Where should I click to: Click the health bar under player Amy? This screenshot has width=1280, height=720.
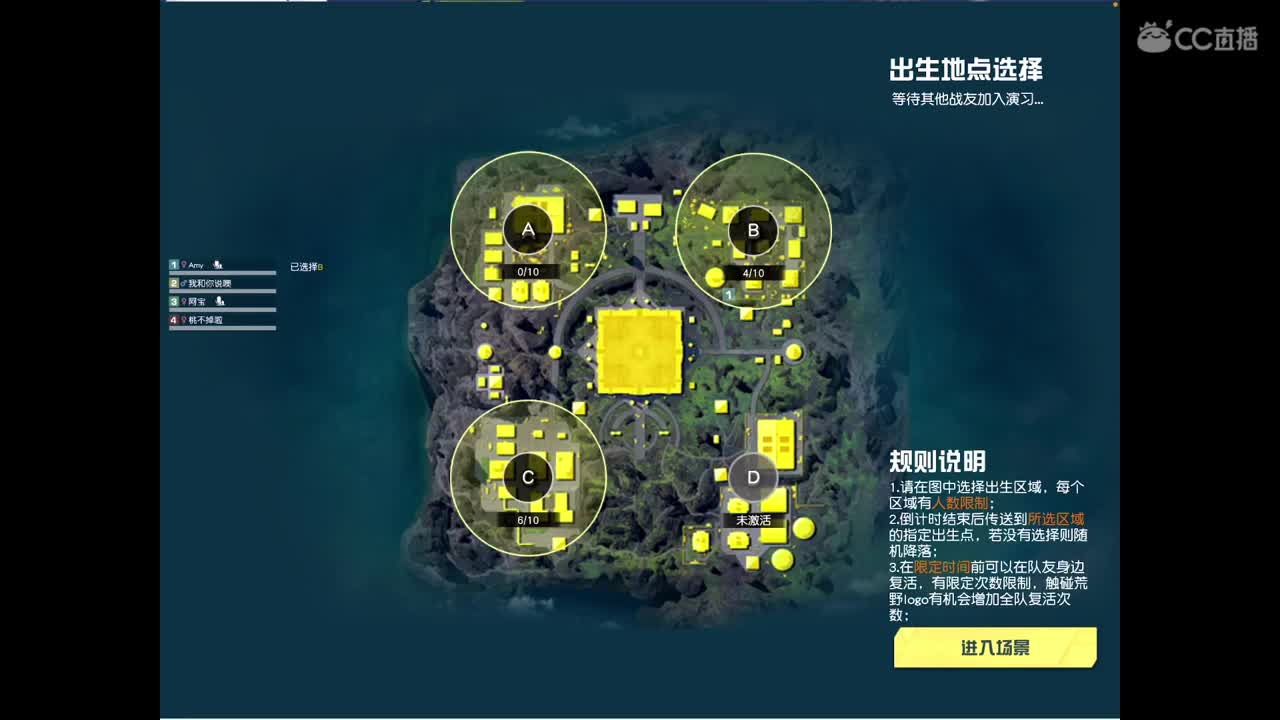click(x=222, y=273)
